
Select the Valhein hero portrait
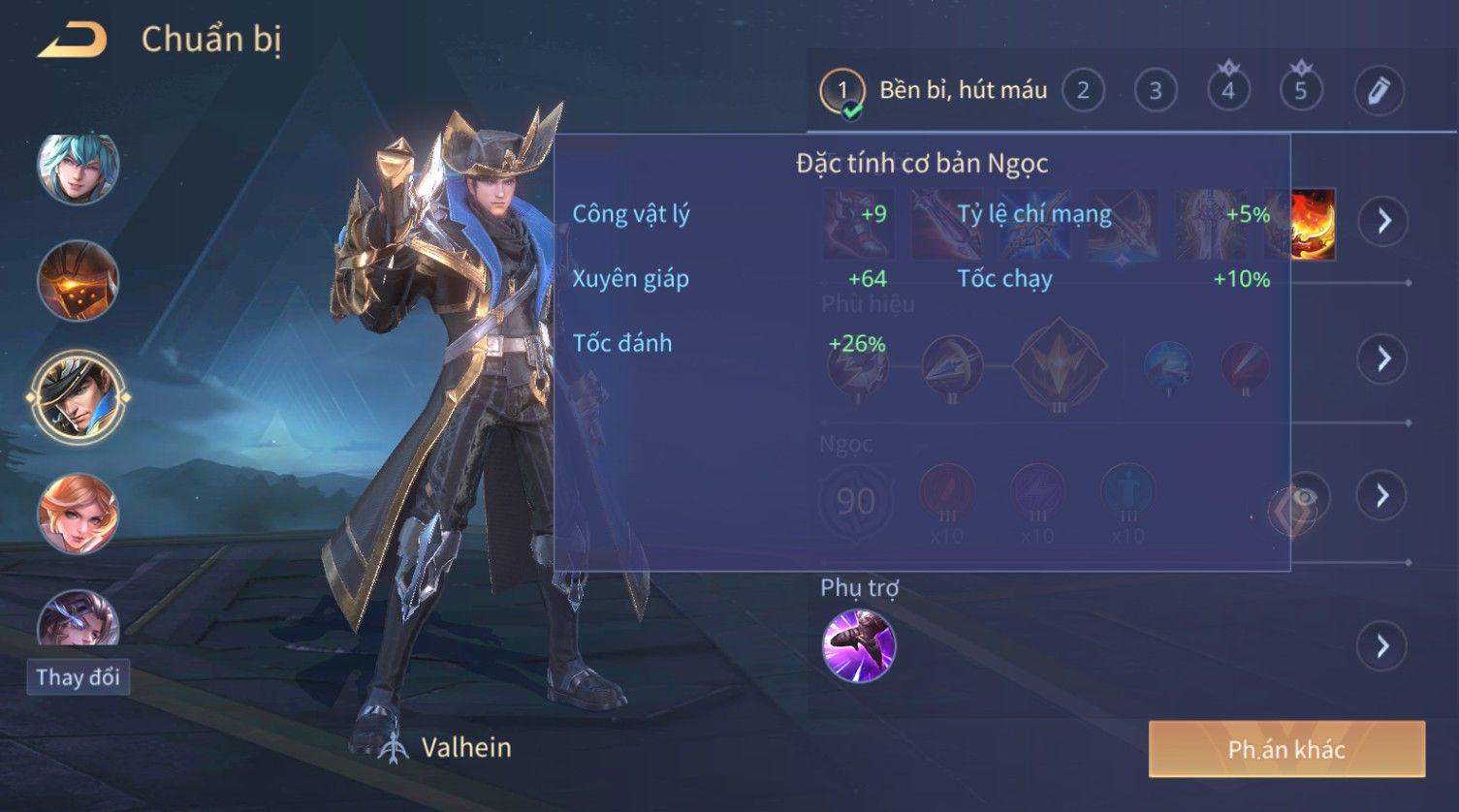[78, 397]
